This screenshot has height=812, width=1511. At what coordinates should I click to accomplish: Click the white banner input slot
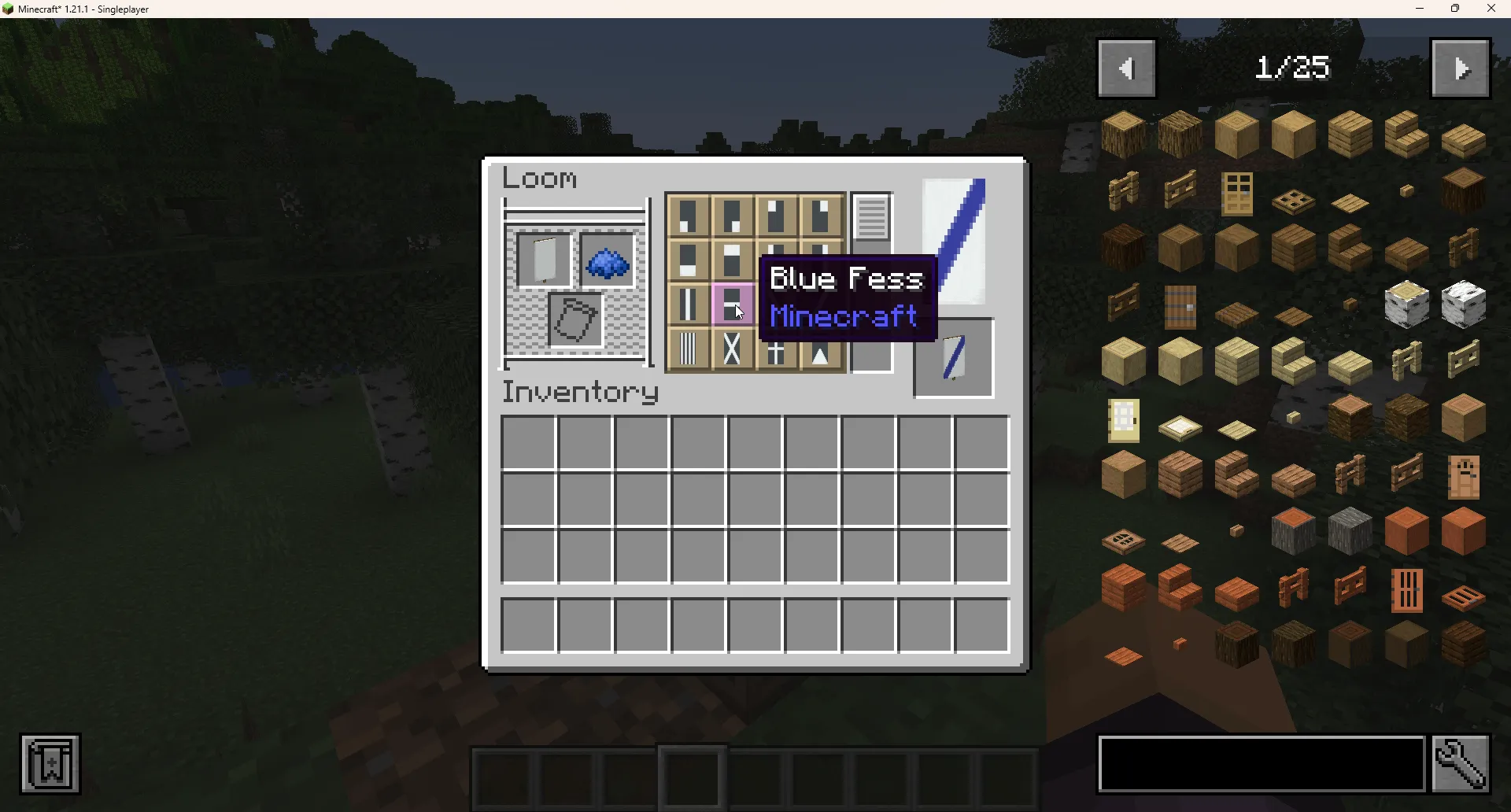point(545,260)
